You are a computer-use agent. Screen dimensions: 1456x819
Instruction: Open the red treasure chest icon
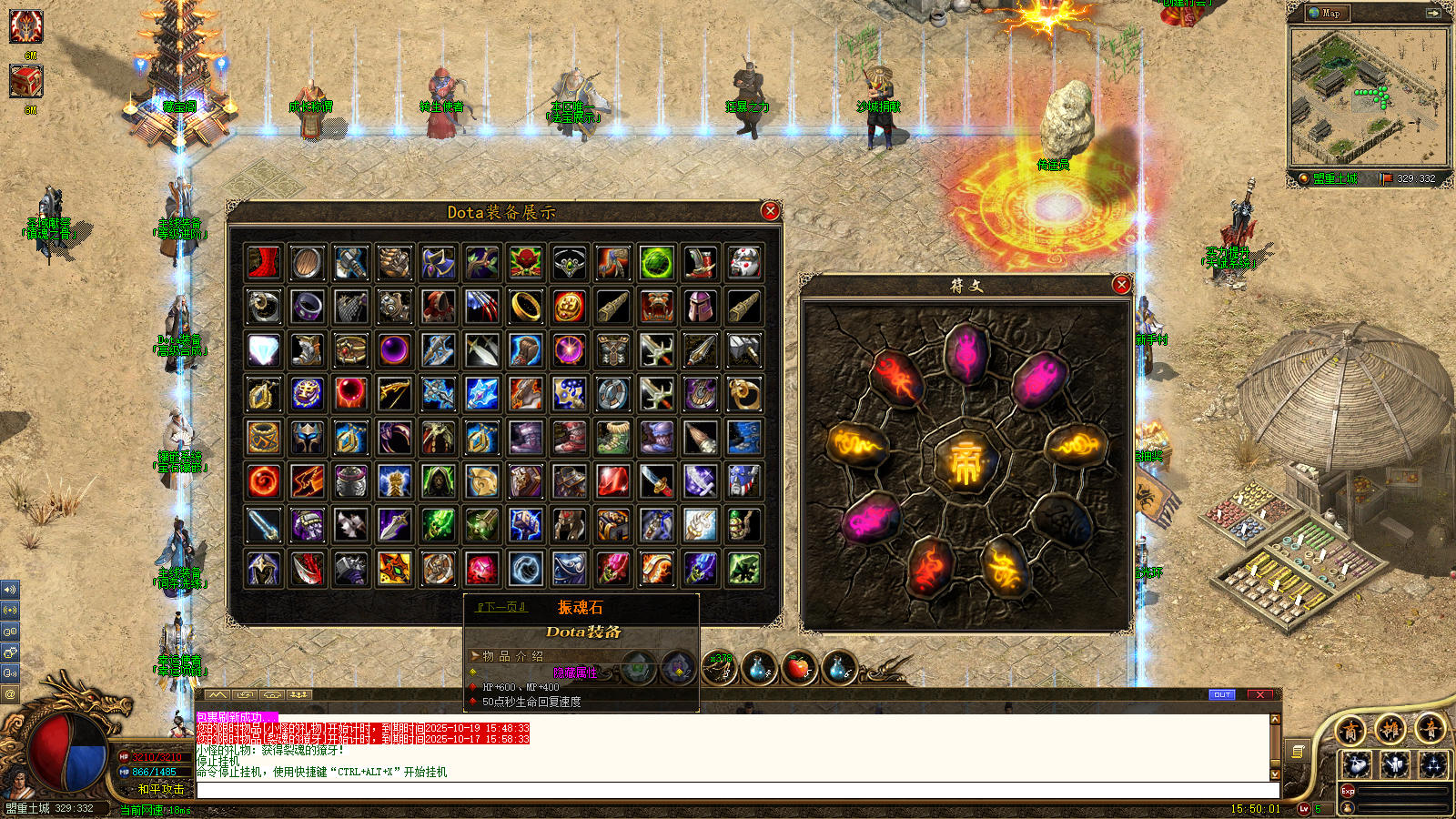(25, 82)
